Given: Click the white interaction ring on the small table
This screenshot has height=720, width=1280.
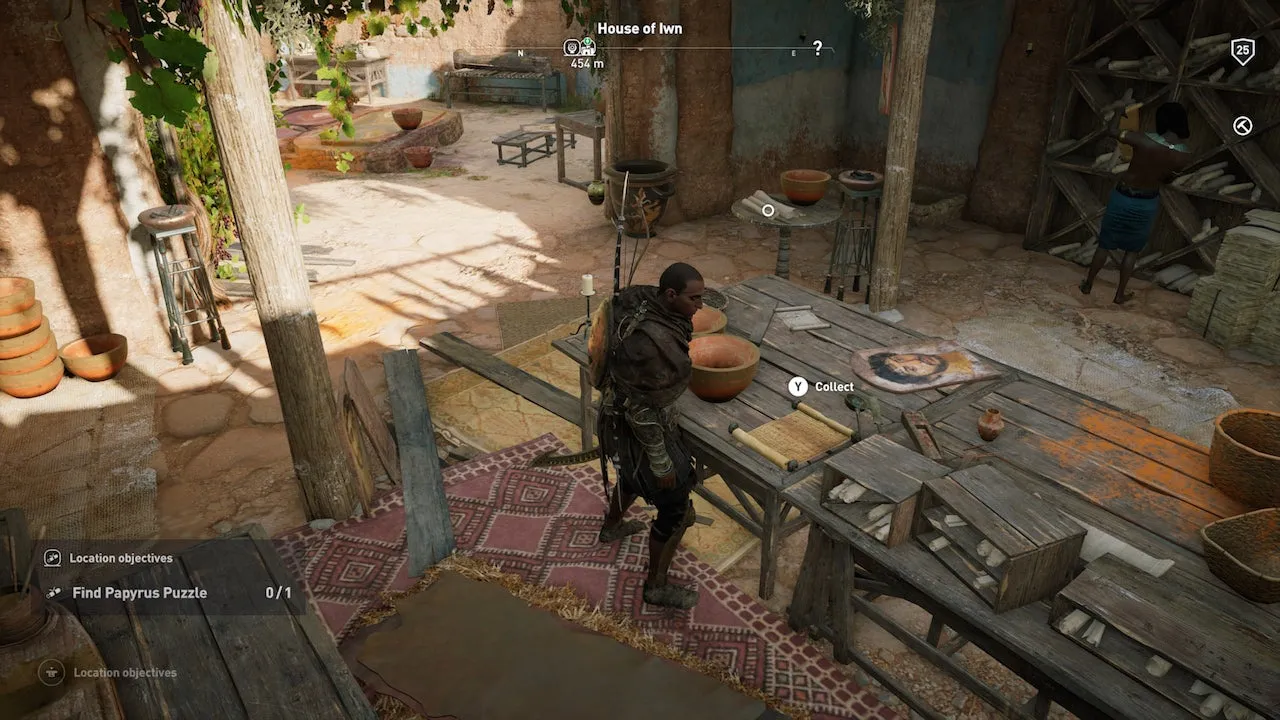Looking at the screenshot, I should [768, 210].
